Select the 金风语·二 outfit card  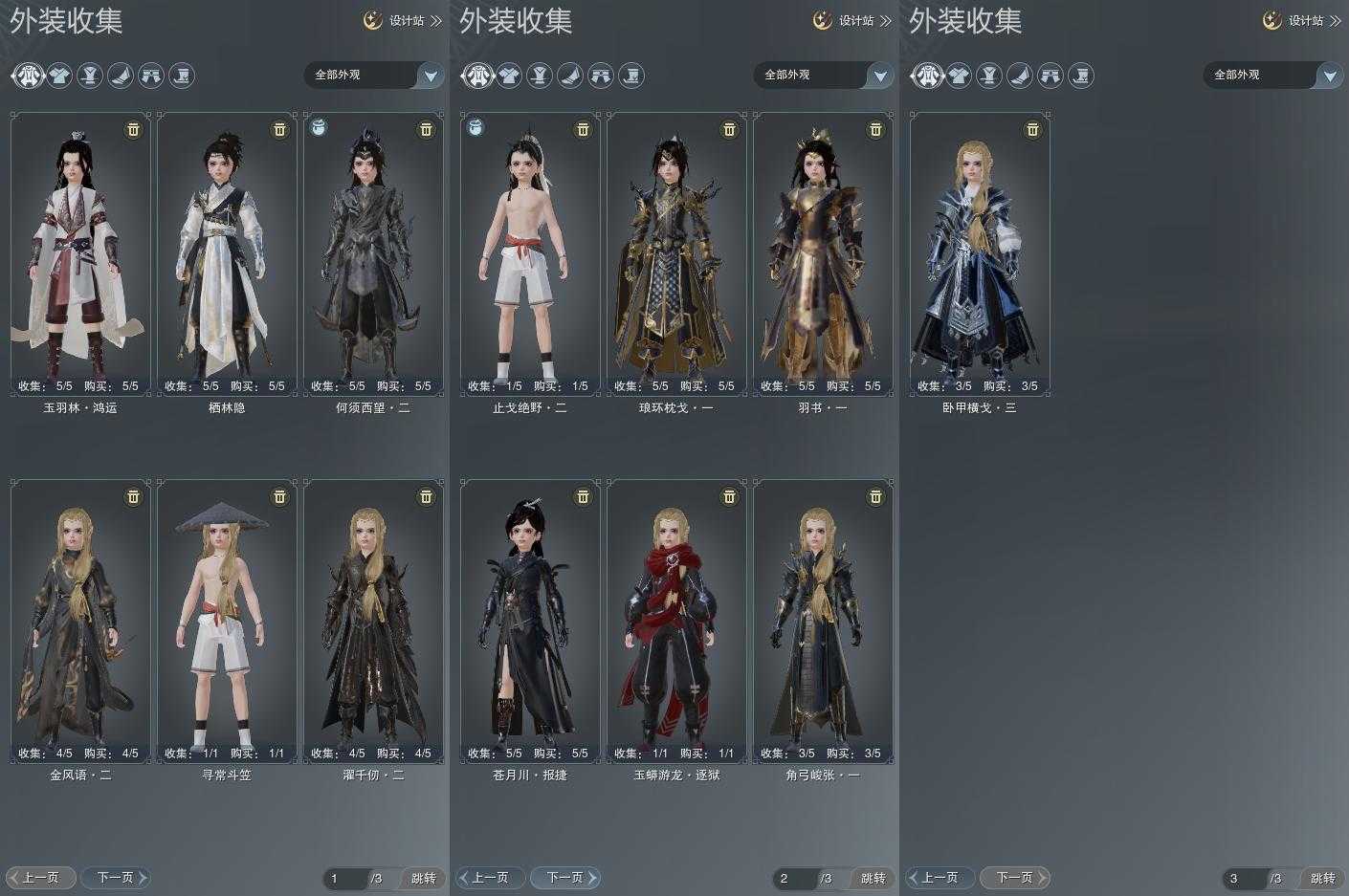[x=80, y=622]
